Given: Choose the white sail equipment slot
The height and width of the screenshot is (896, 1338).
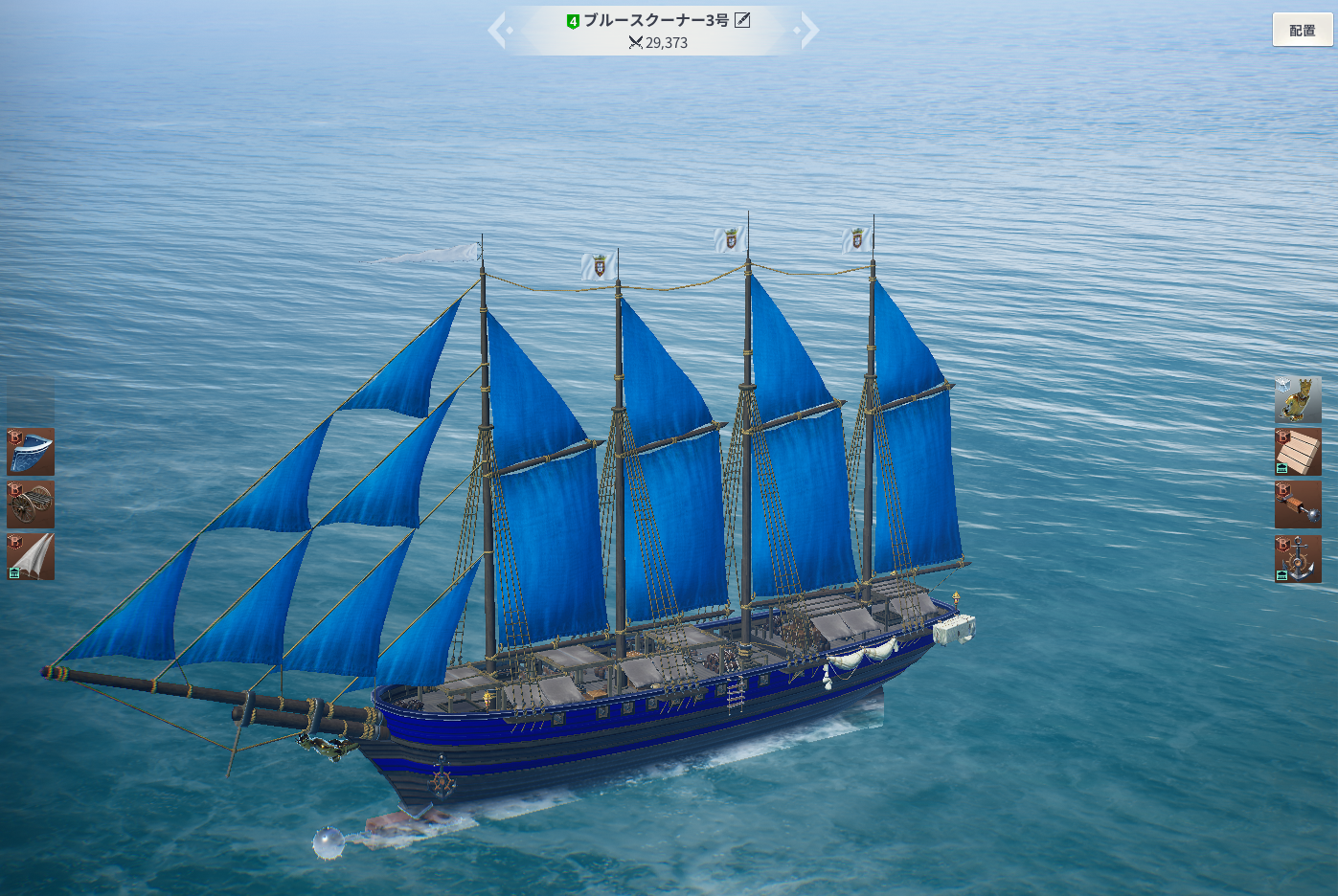Looking at the screenshot, I should pyautogui.click(x=31, y=557).
